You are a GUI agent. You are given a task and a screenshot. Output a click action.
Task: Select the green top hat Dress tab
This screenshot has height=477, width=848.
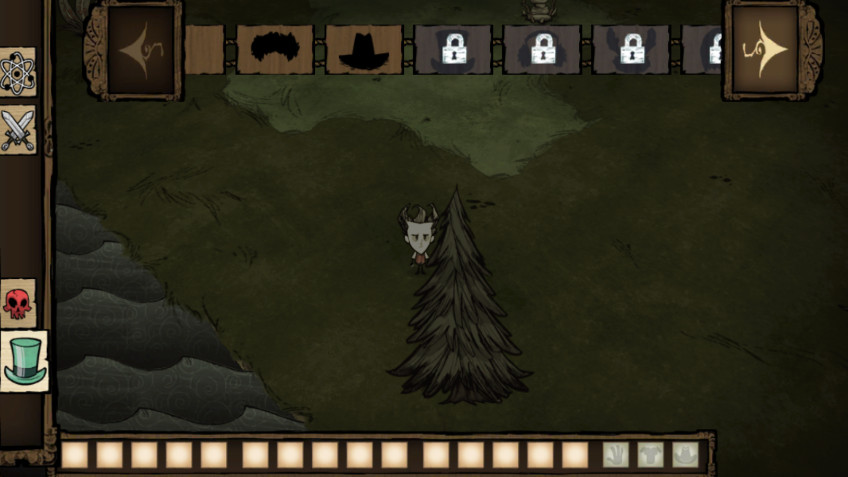coord(23,361)
